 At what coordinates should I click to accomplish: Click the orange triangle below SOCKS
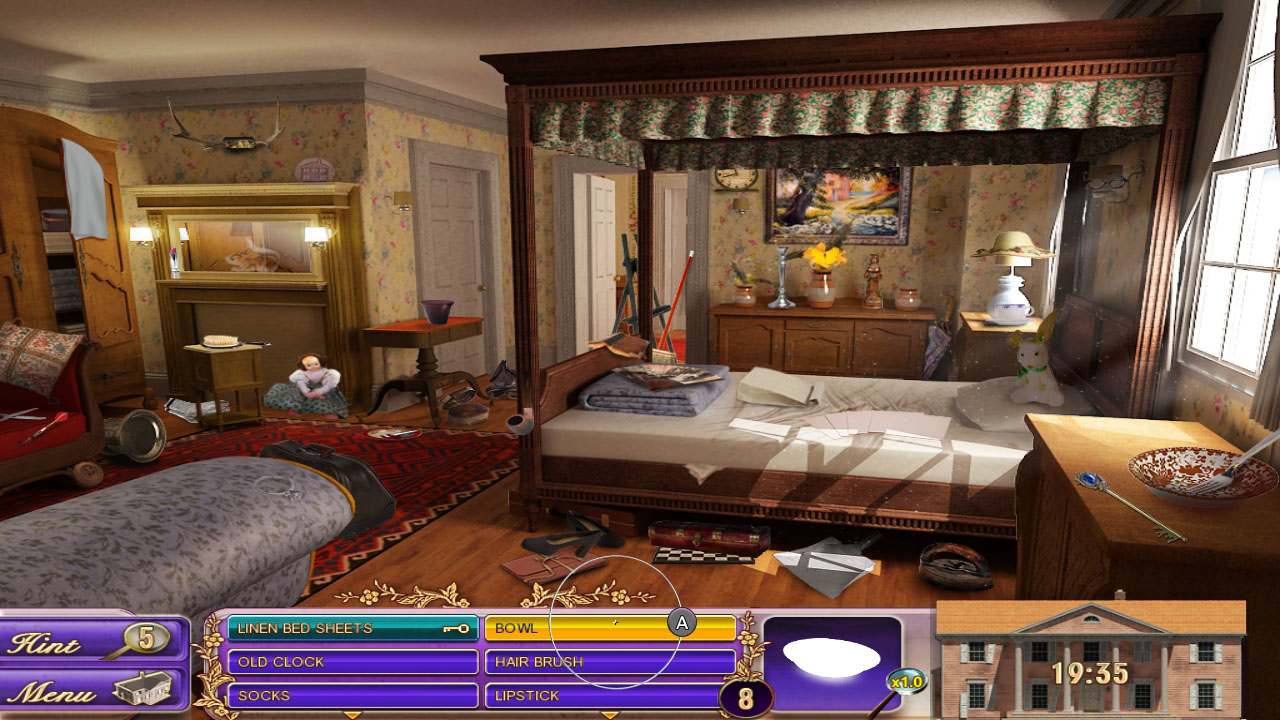(x=350, y=714)
